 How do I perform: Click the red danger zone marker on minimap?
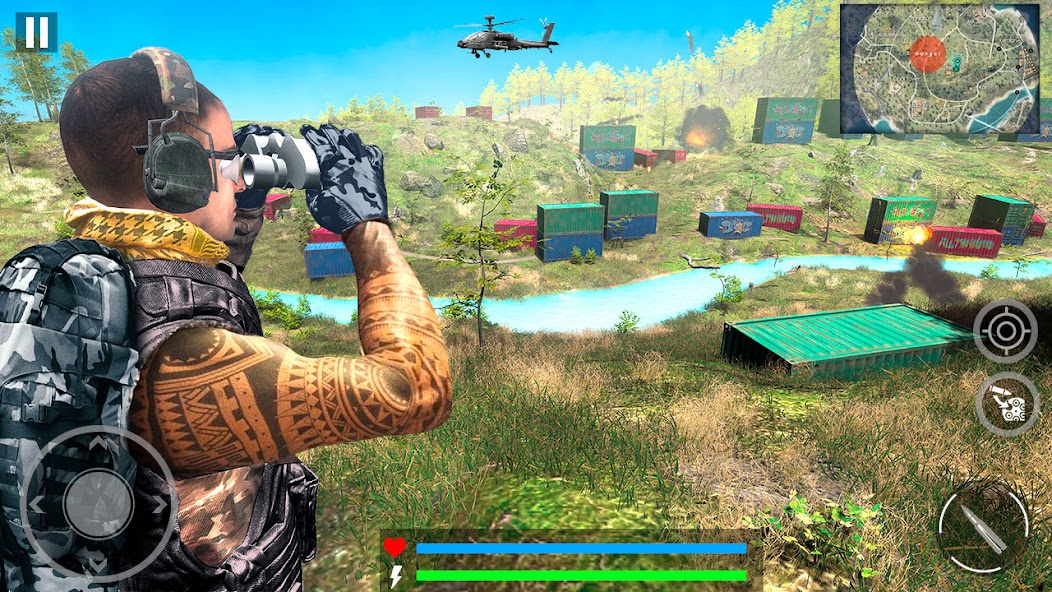[925, 53]
